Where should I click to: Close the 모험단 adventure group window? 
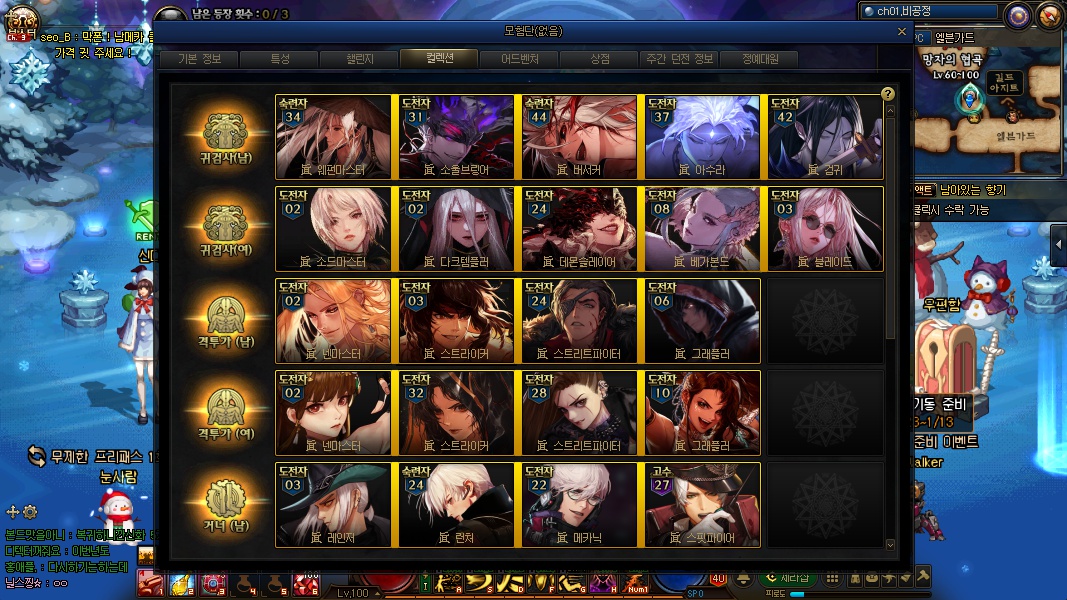(903, 31)
